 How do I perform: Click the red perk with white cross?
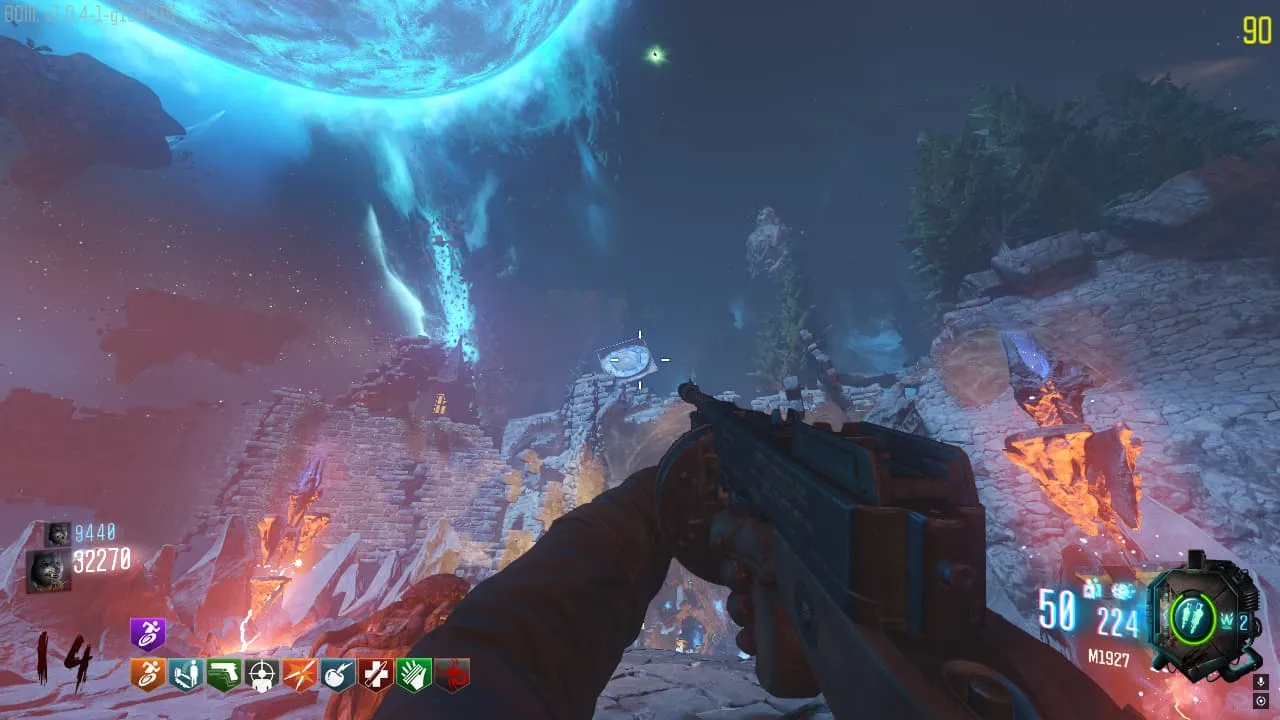[375, 675]
